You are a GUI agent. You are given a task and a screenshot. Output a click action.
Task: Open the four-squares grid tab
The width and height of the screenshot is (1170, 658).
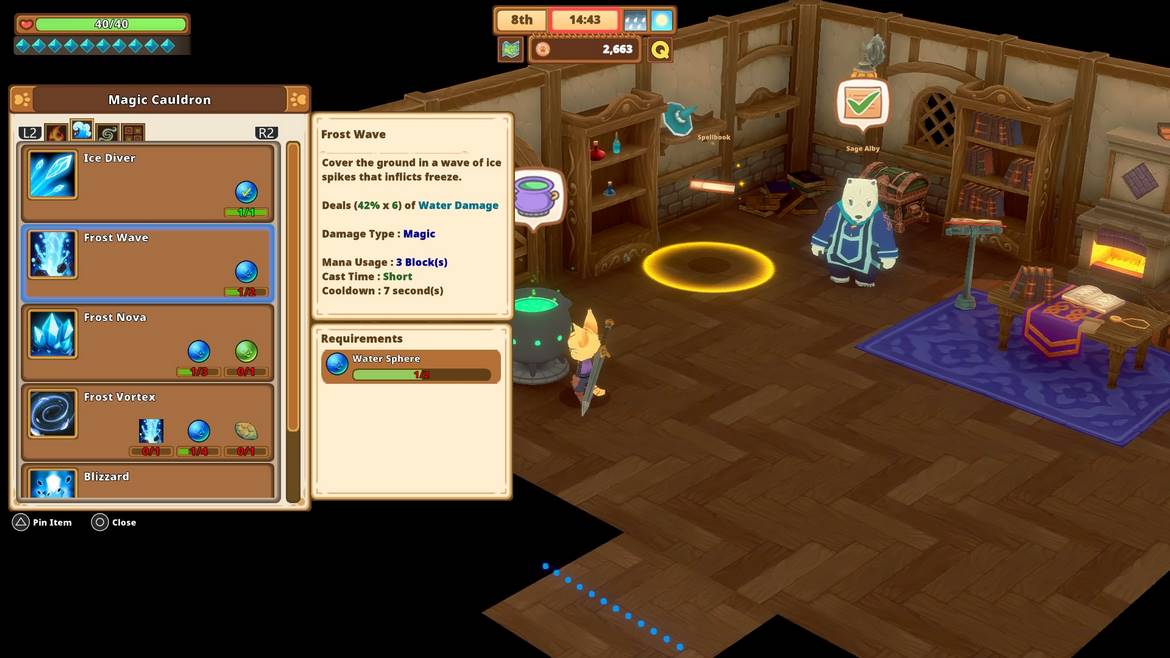pos(133,132)
